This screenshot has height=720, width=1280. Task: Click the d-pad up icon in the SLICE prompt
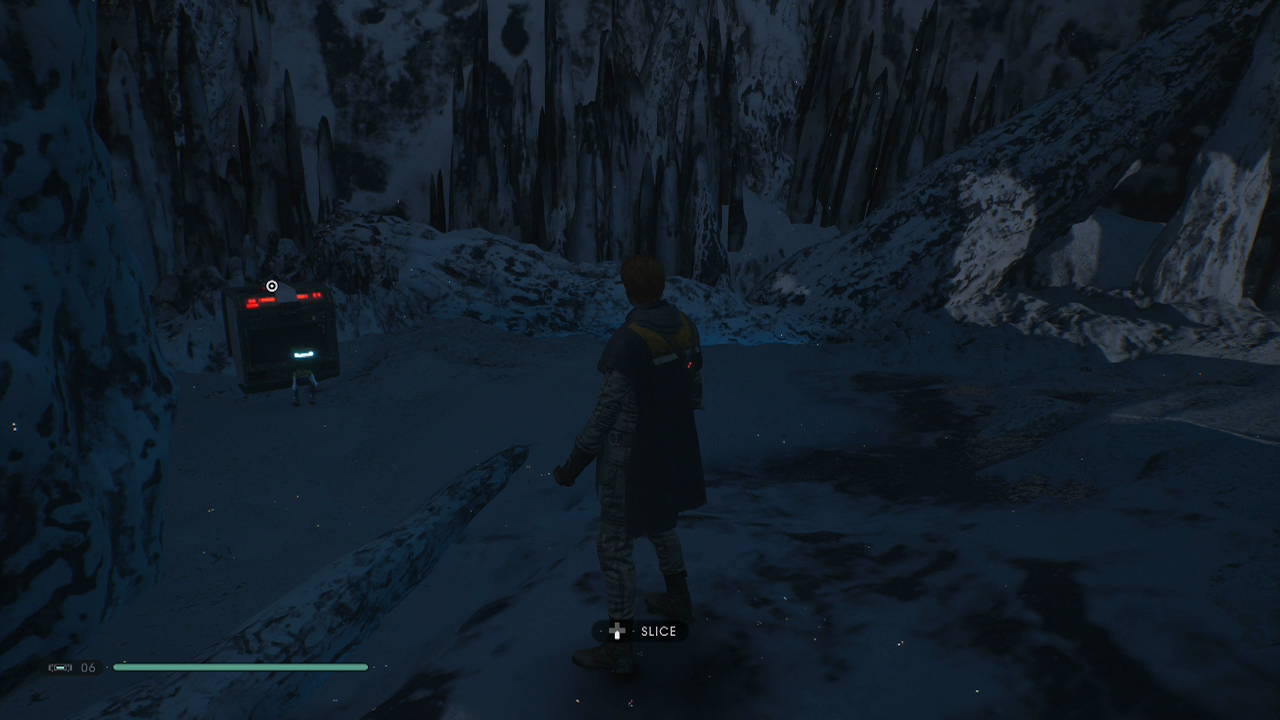tap(617, 631)
